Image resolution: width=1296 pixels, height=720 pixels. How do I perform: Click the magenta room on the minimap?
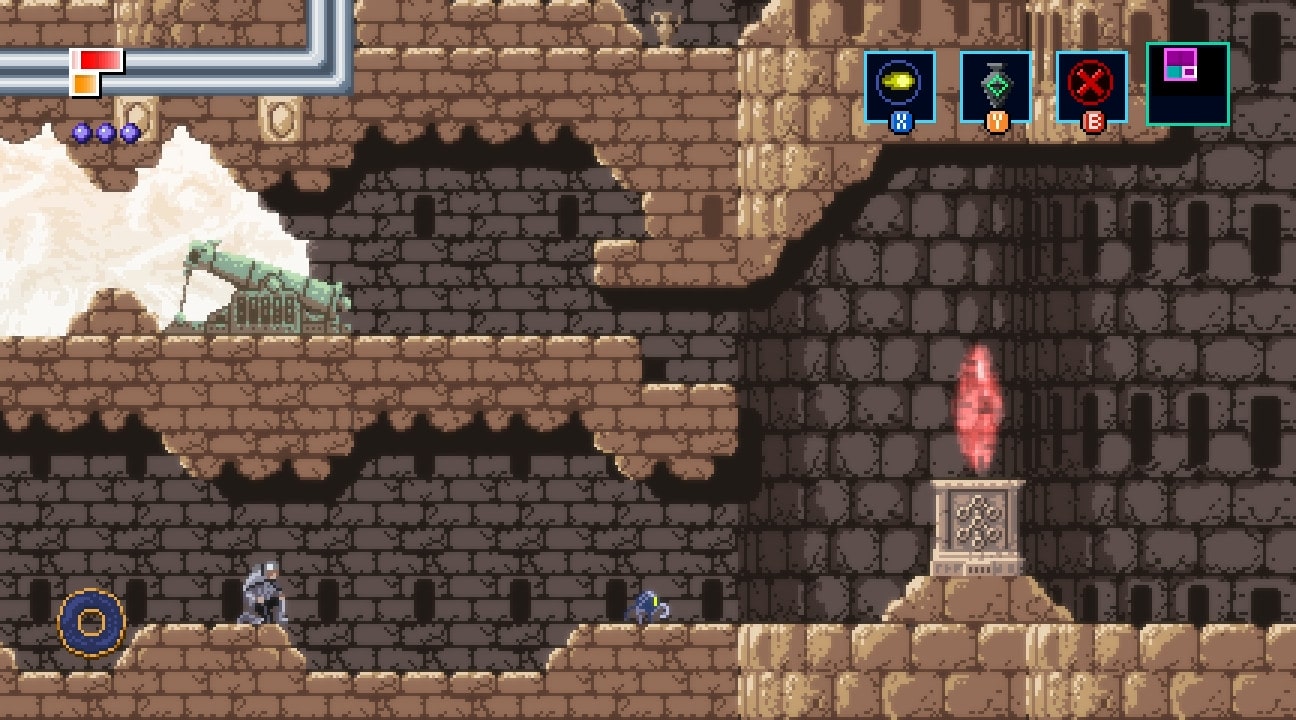1181,57
